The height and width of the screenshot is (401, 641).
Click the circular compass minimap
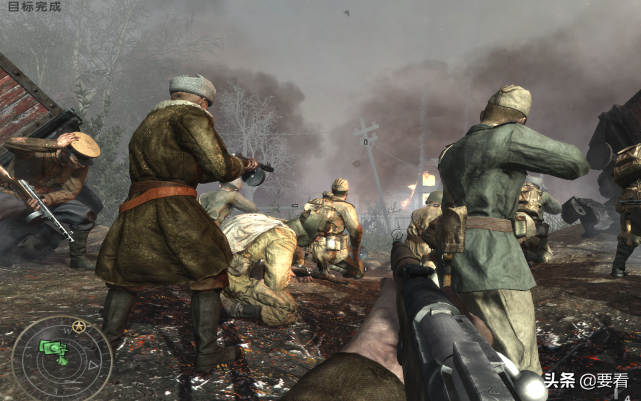pyautogui.click(x=62, y=358)
